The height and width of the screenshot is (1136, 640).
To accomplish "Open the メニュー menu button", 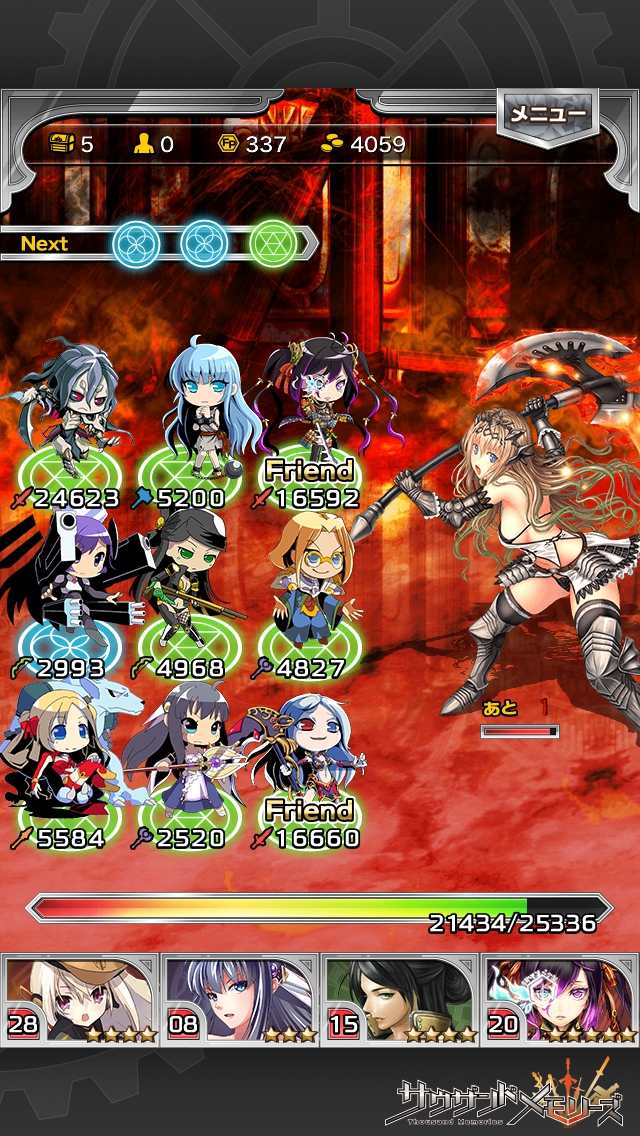I will tap(548, 115).
